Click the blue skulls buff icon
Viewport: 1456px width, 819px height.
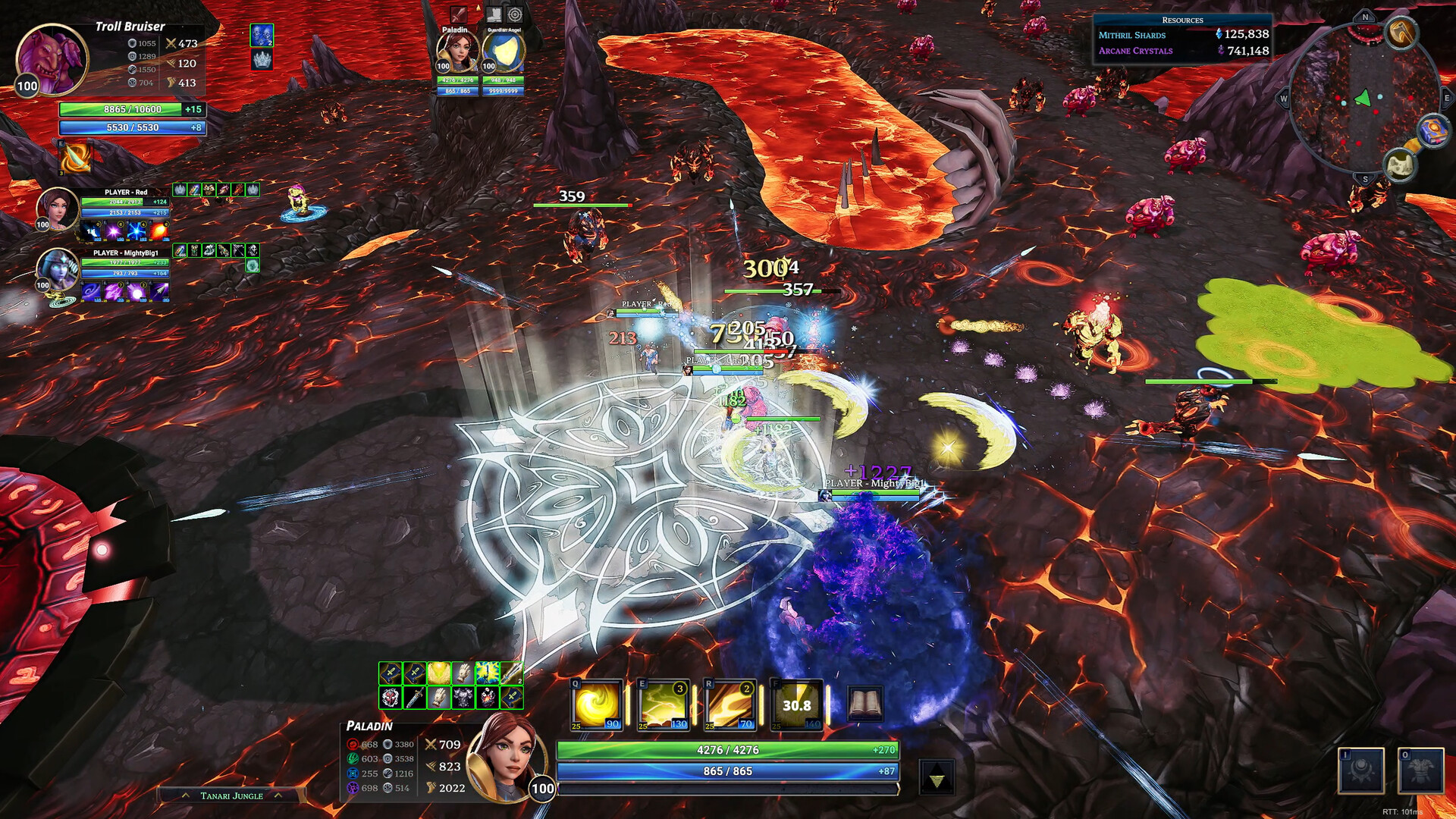point(262,35)
